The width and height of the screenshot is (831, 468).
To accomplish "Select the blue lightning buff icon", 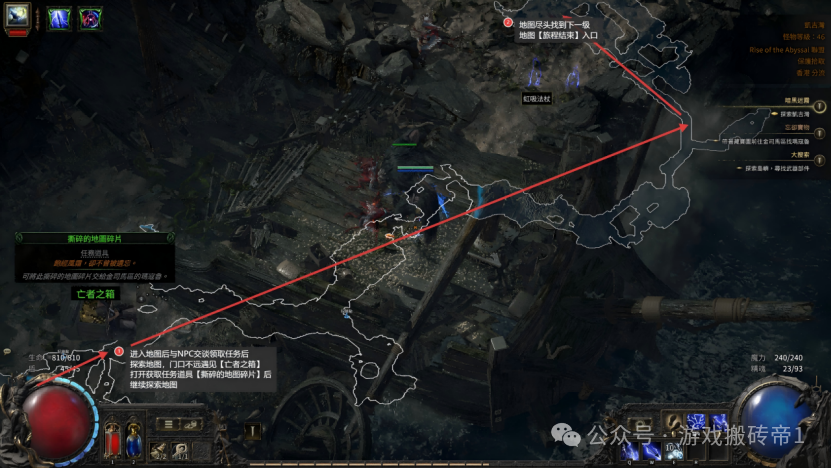I will click(x=59, y=18).
